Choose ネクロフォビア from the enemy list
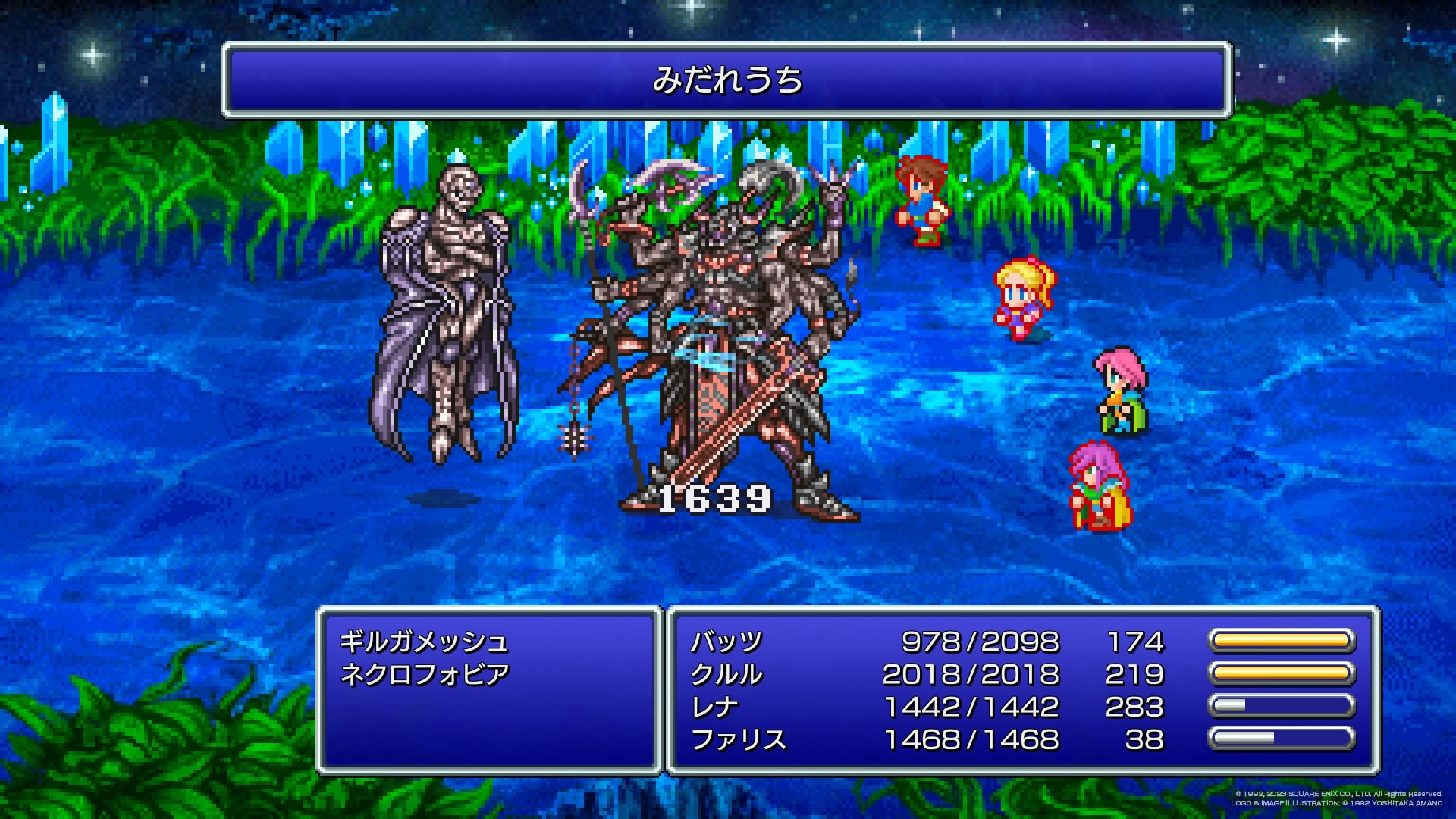The image size is (1456, 819). pos(425,674)
